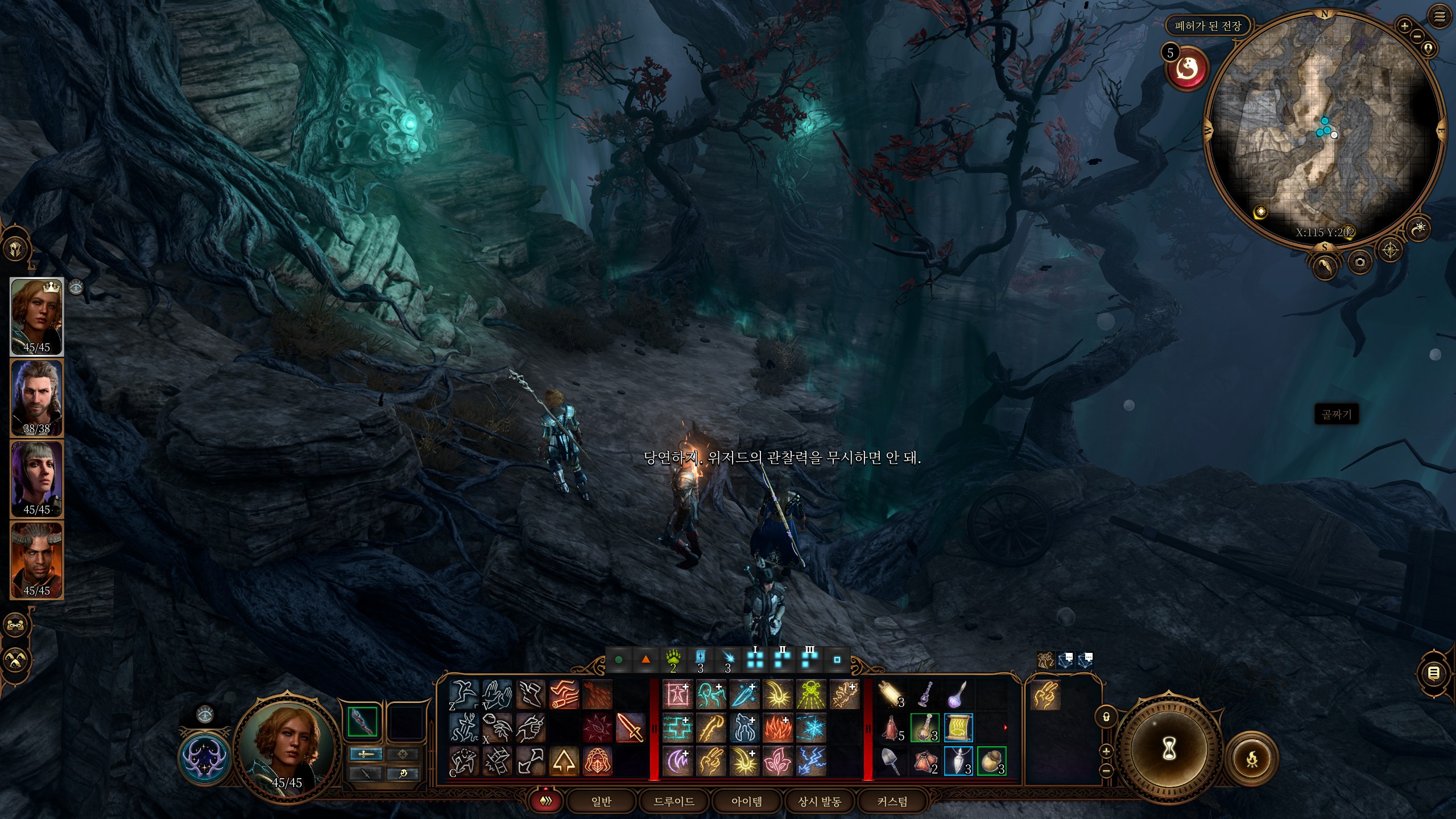Open the game menu at the top-right corner
Viewport: 1456px width, 819px height.
coord(1440,17)
